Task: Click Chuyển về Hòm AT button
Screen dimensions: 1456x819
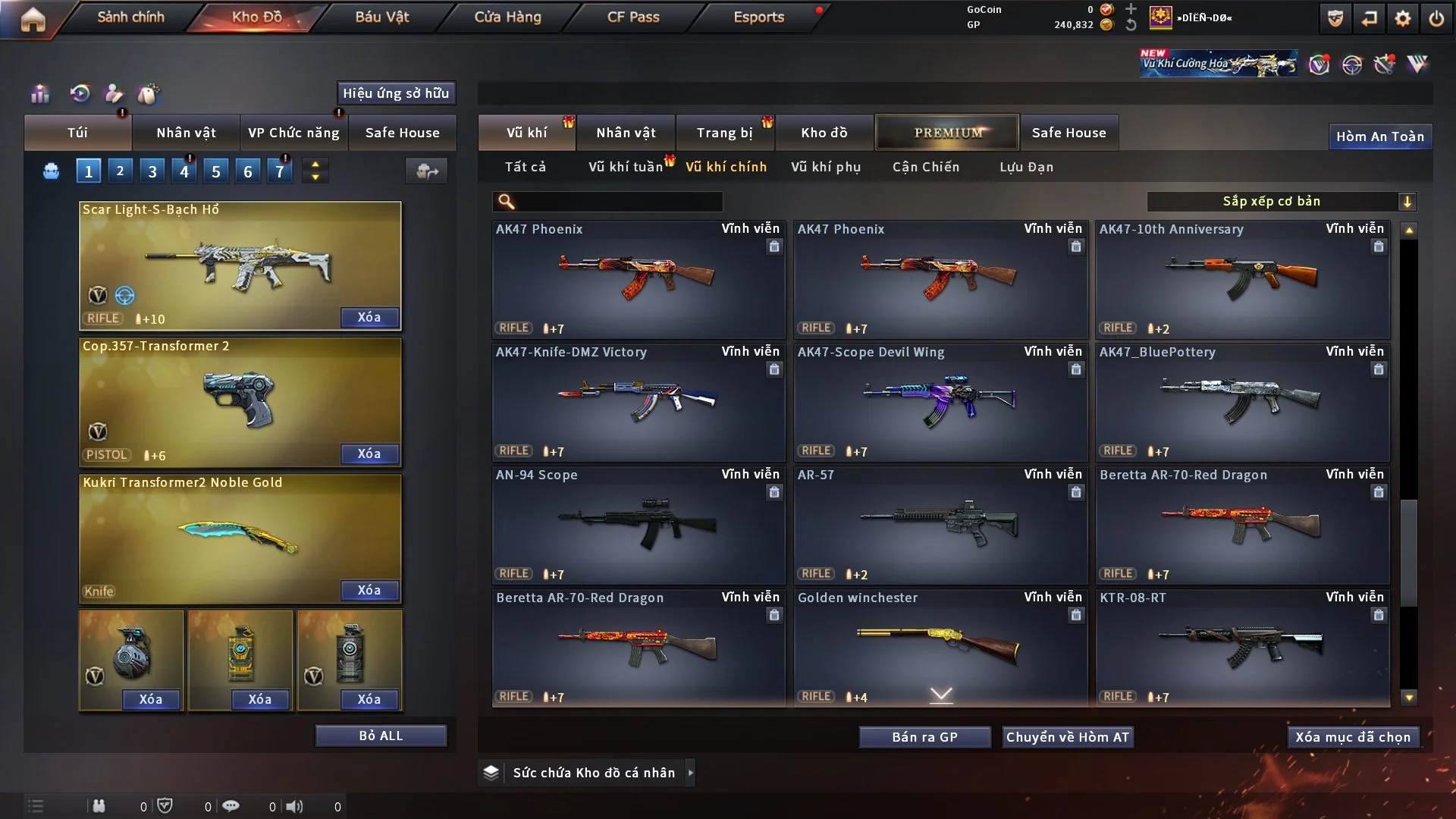Action: tap(1068, 737)
